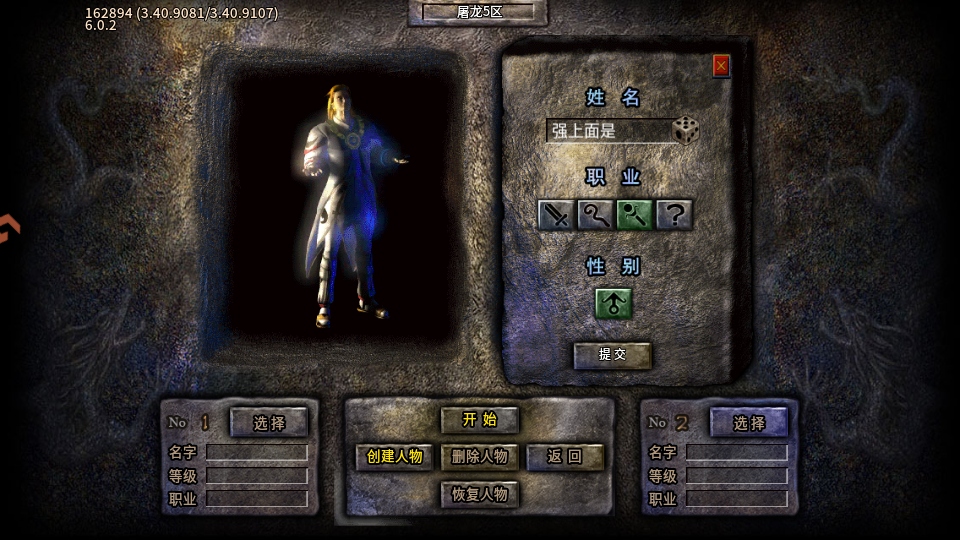Open 创建人物 to create a character

click(x=395, y=457)
